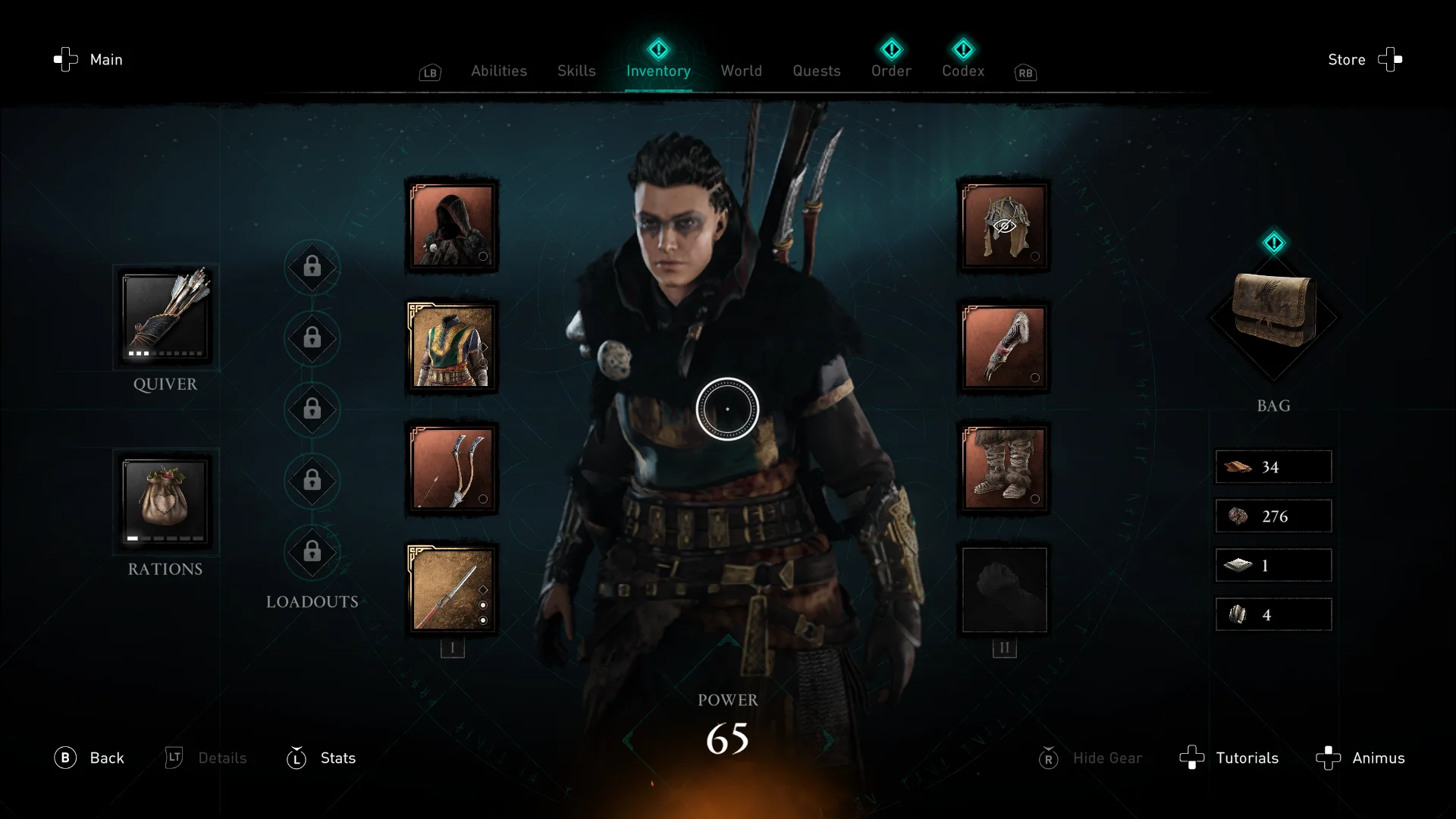This screenshot has width=1456, height=819.
Task: Go to the World tab
Action: point(741,71)
